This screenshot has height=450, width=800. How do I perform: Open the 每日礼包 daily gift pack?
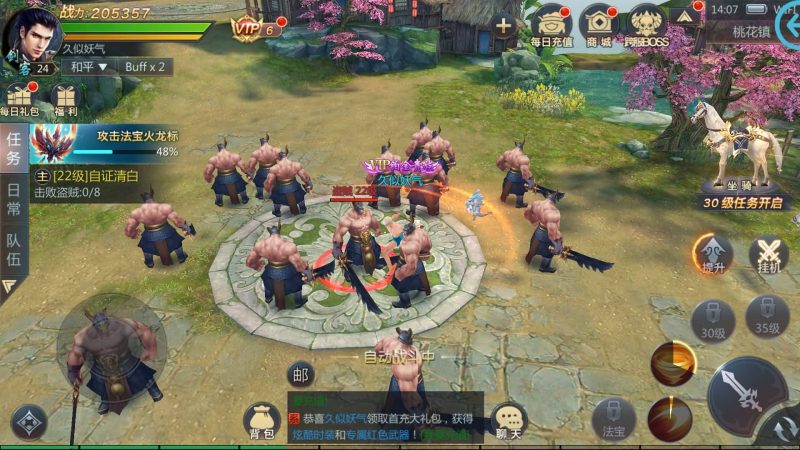pos(20,101)
